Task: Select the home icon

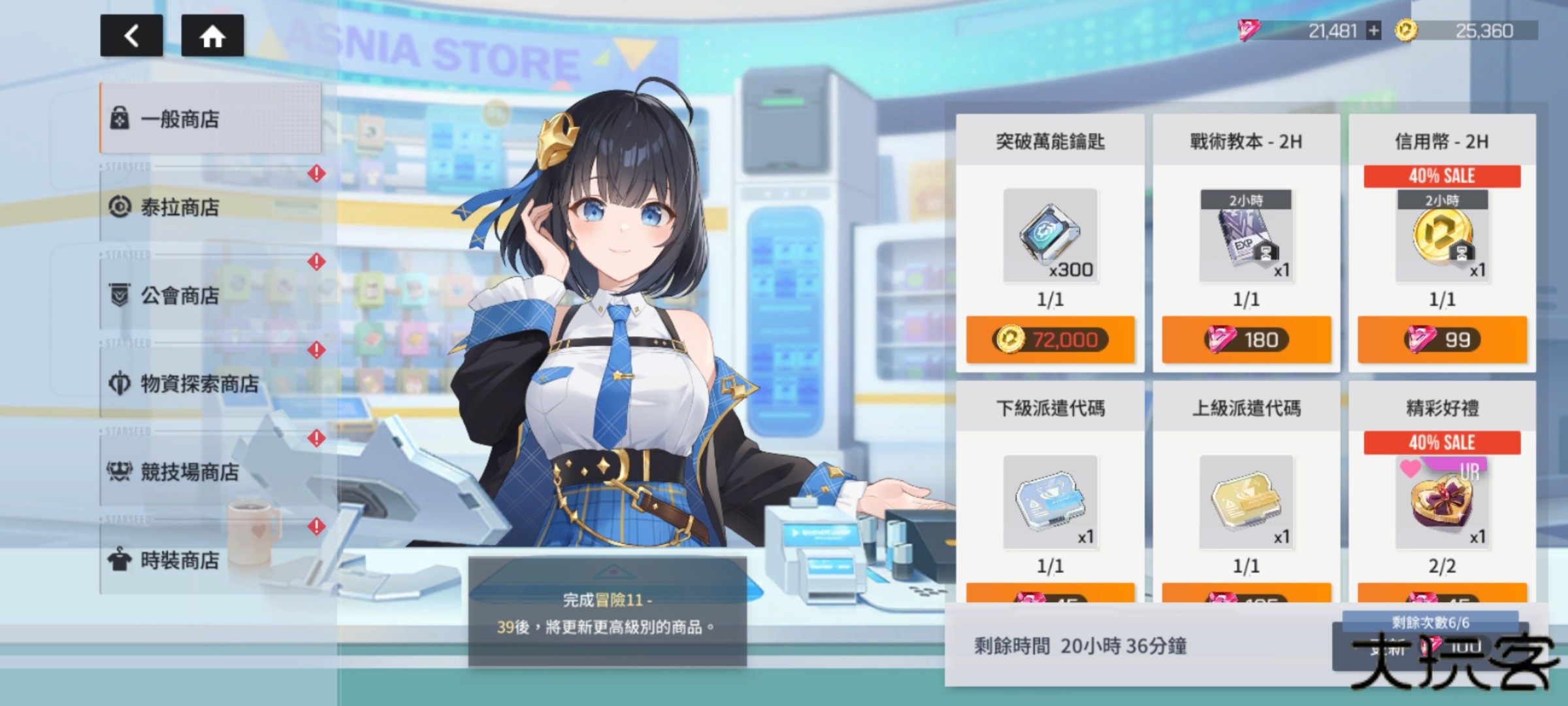Action: point(213,36)
